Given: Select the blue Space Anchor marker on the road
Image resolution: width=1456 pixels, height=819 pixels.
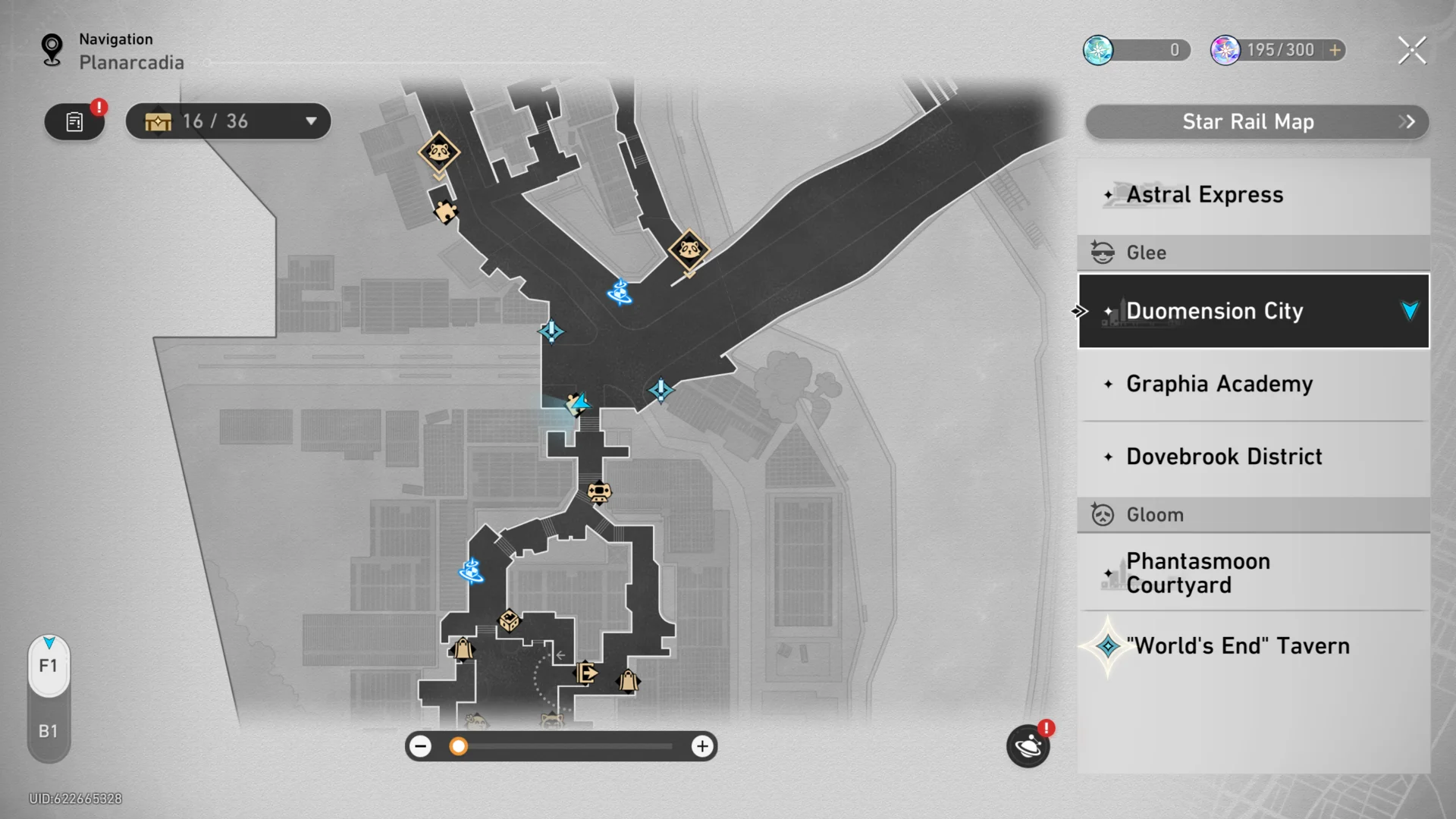Looking at the screenshot, I should 620,293.
